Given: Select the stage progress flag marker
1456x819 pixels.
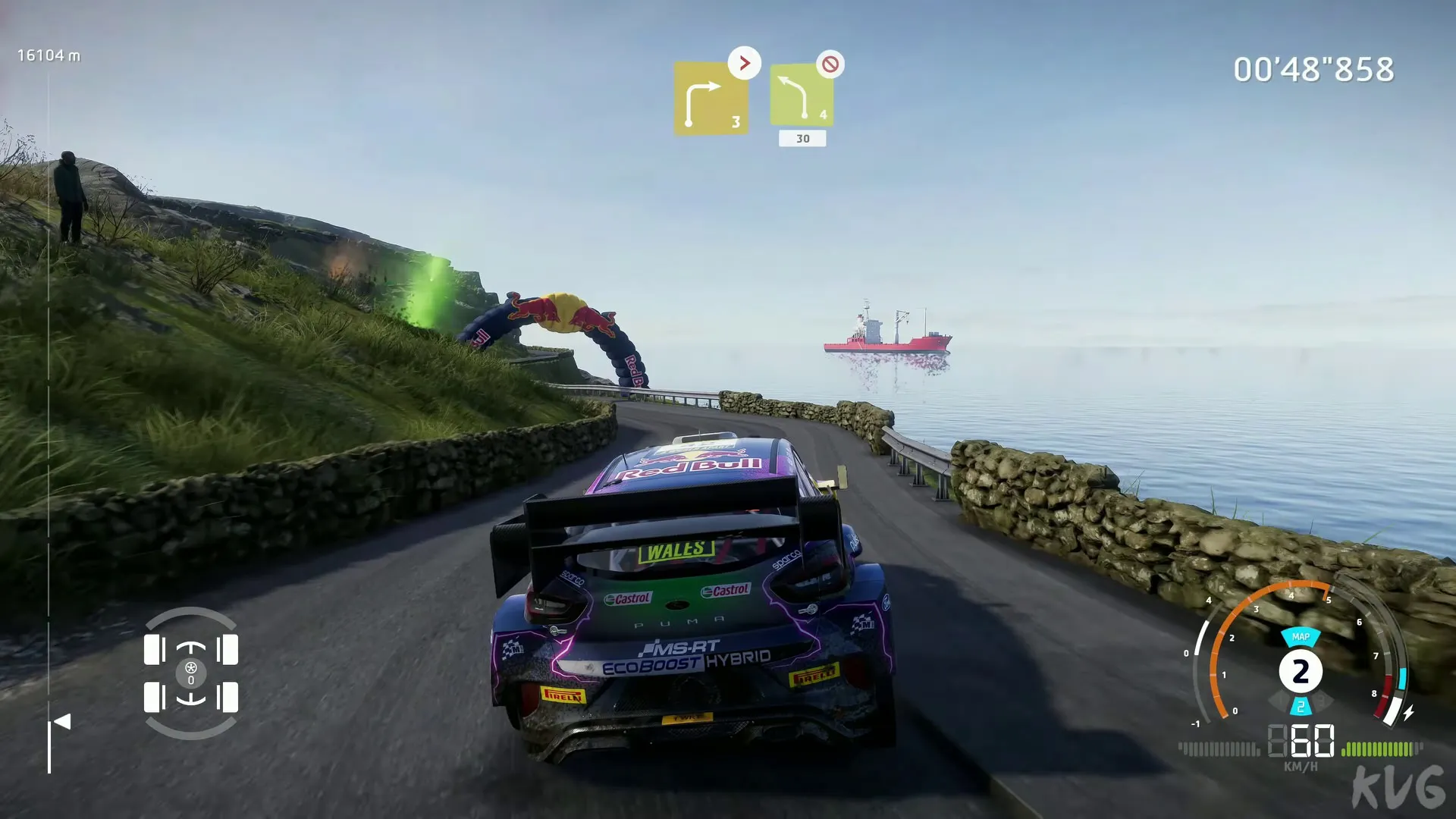Looking at the screenshot, I should [x=62, y=722].
